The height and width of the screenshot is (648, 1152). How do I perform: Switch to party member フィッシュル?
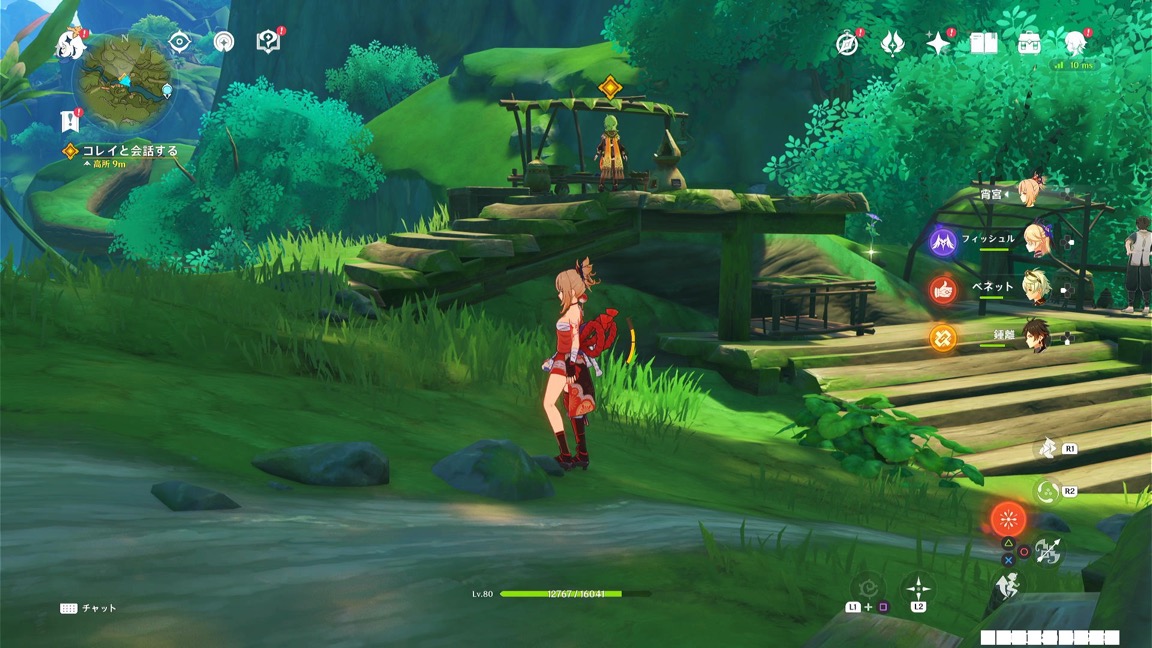tap(1034, 241)
